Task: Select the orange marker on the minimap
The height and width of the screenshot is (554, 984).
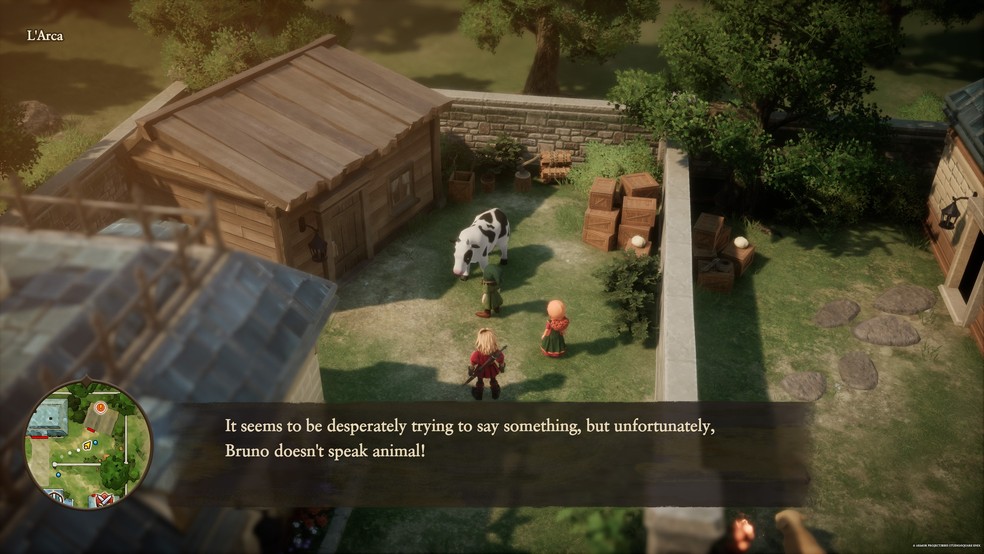Action: point(99,408)
